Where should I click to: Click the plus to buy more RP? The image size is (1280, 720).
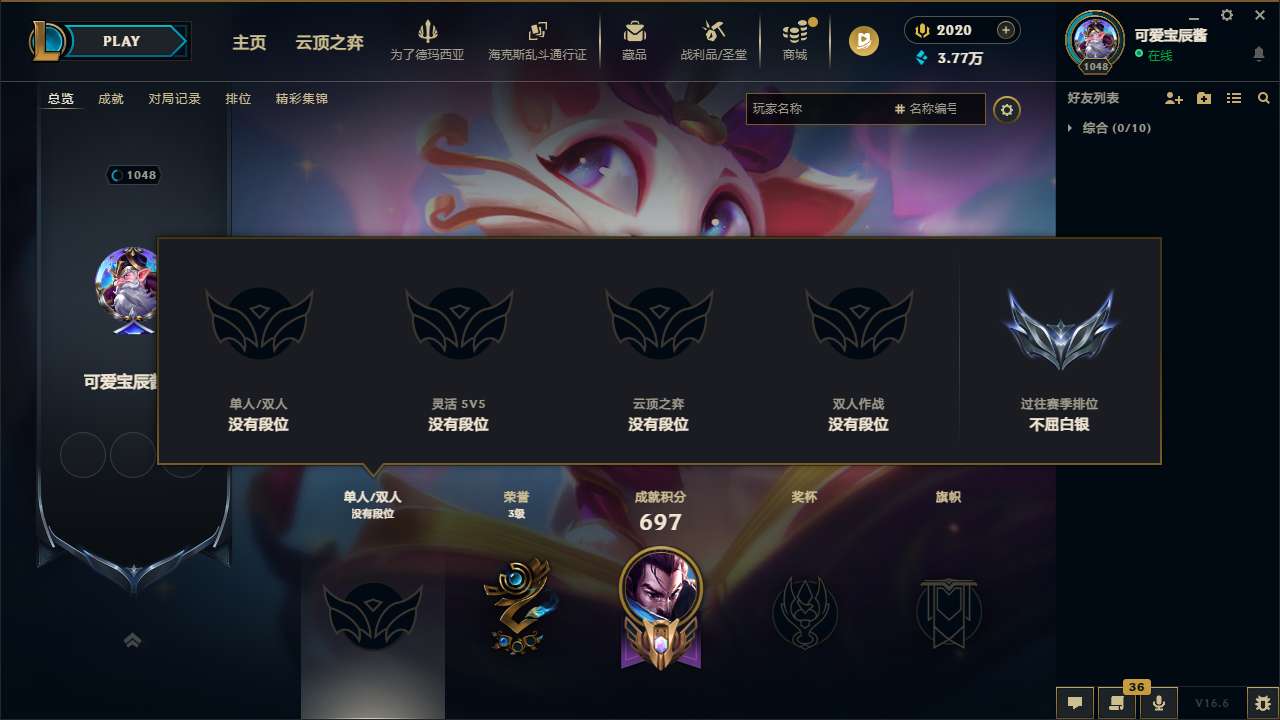[x=1006, y=30]
